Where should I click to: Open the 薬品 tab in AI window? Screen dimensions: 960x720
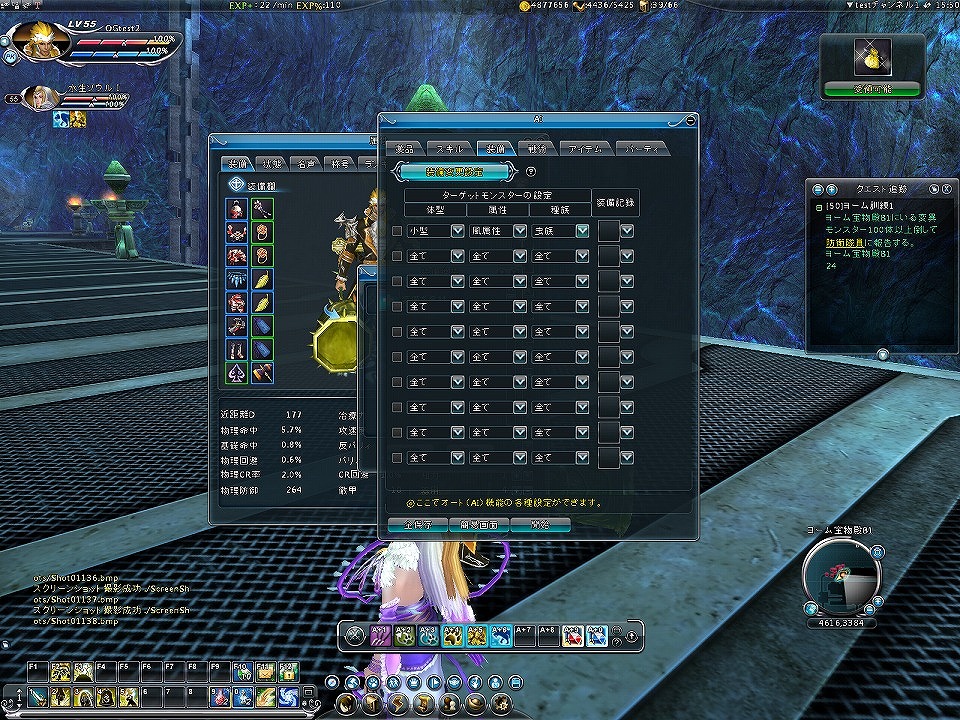[x=406, y=148]
